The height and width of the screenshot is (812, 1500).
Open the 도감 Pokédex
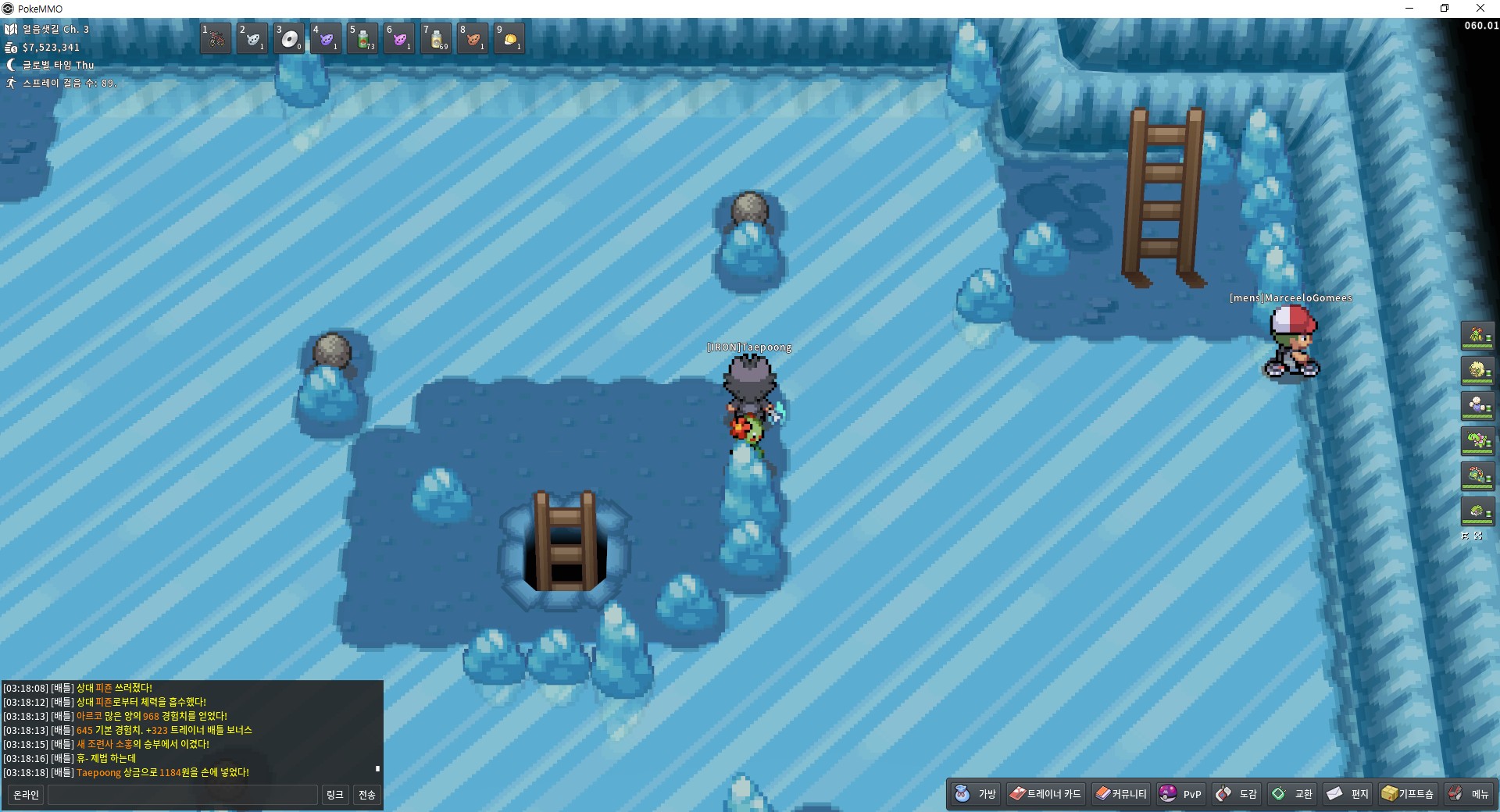(1236, 794)
